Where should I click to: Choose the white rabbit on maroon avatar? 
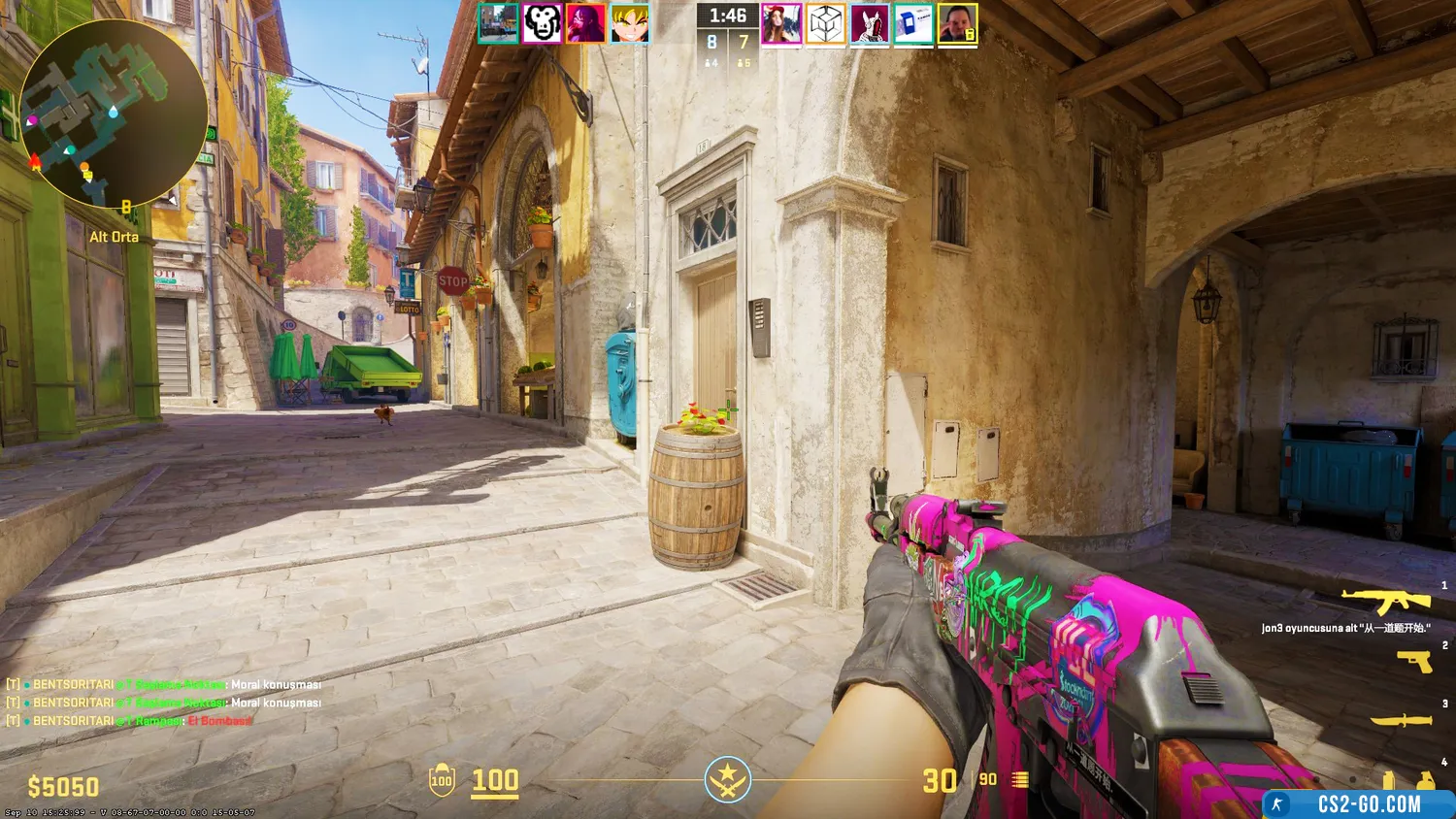[870, 24]
